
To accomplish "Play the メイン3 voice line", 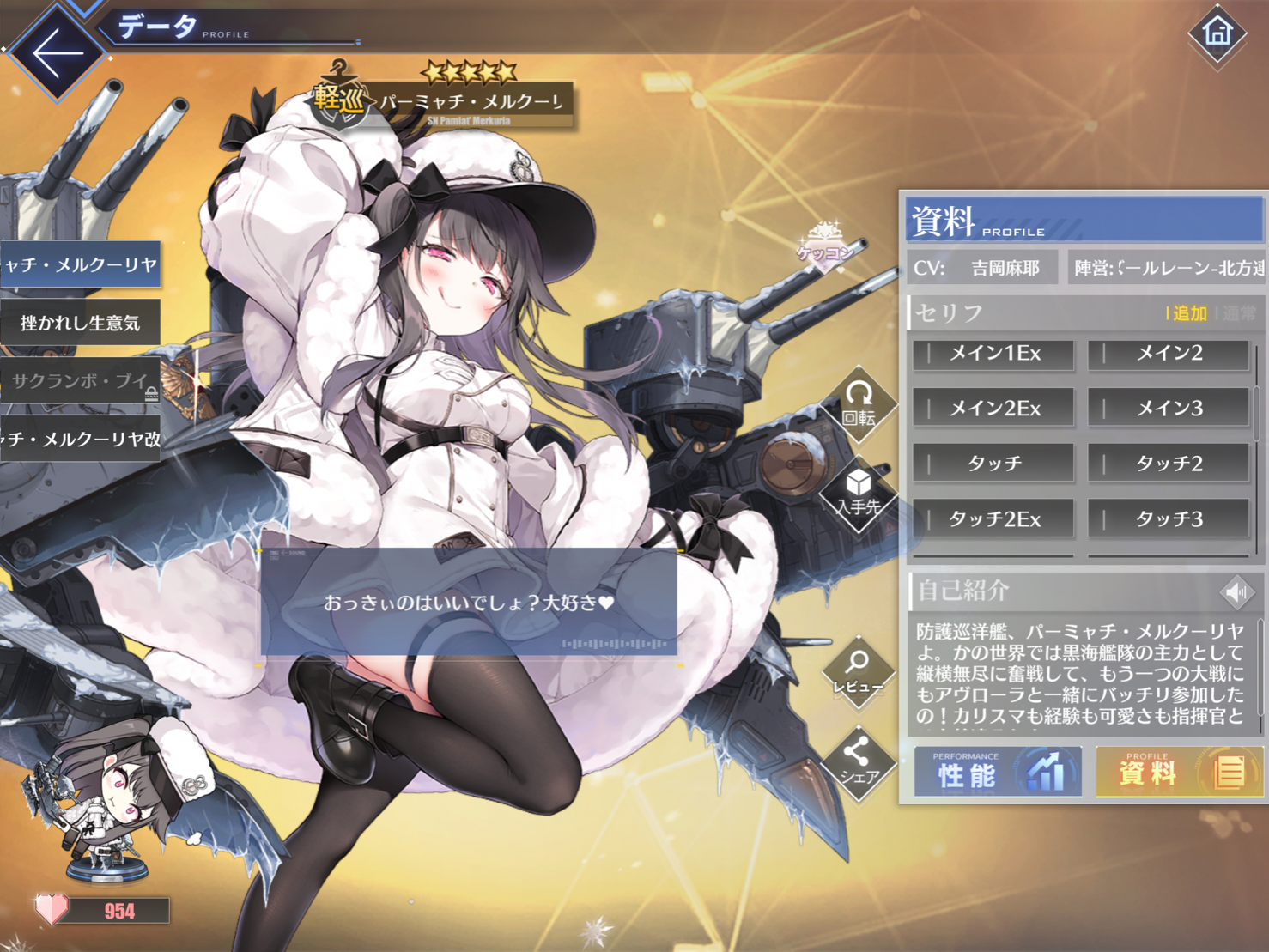I will coord(1168,409).
